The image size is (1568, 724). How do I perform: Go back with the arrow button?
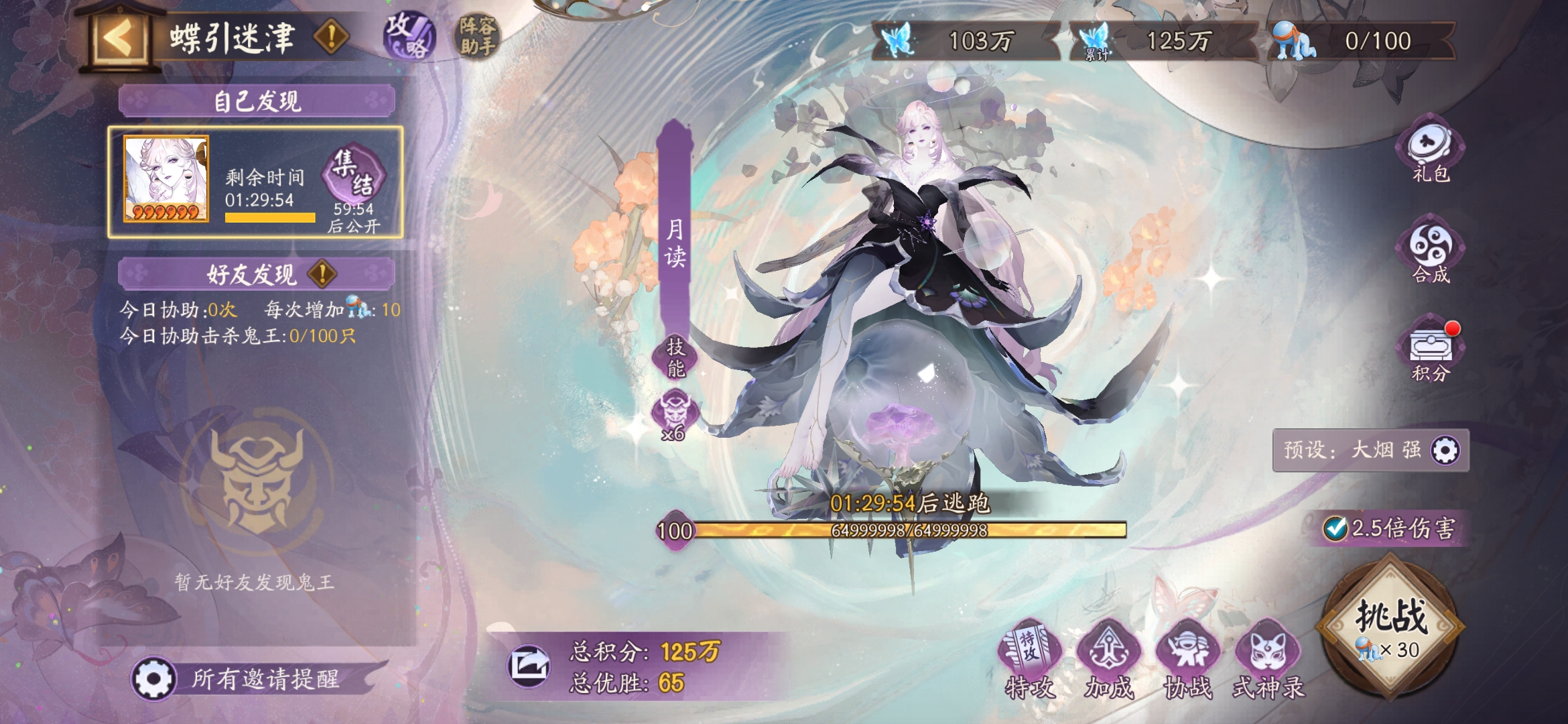point(119,39)
